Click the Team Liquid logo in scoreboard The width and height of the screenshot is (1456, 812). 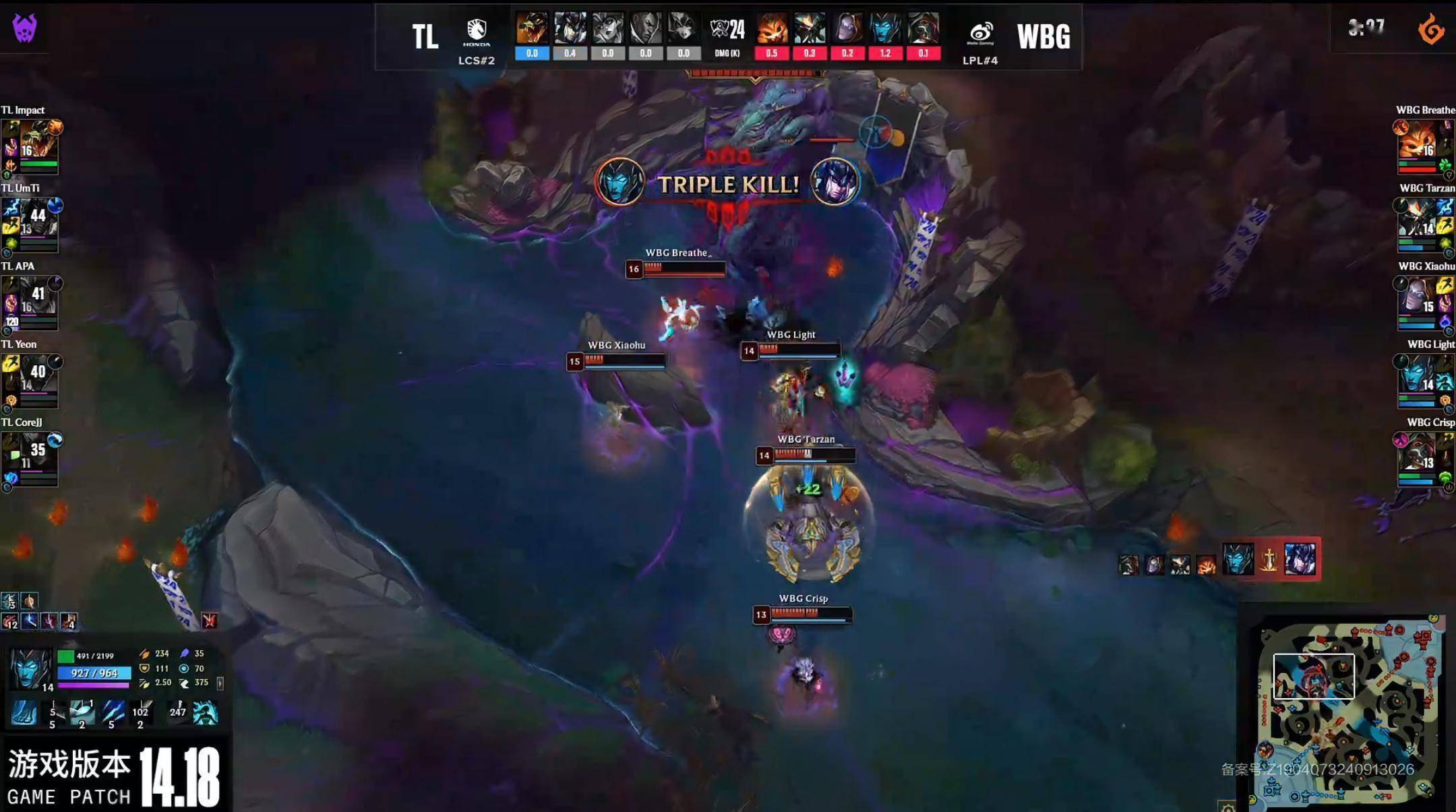(477, 31)
